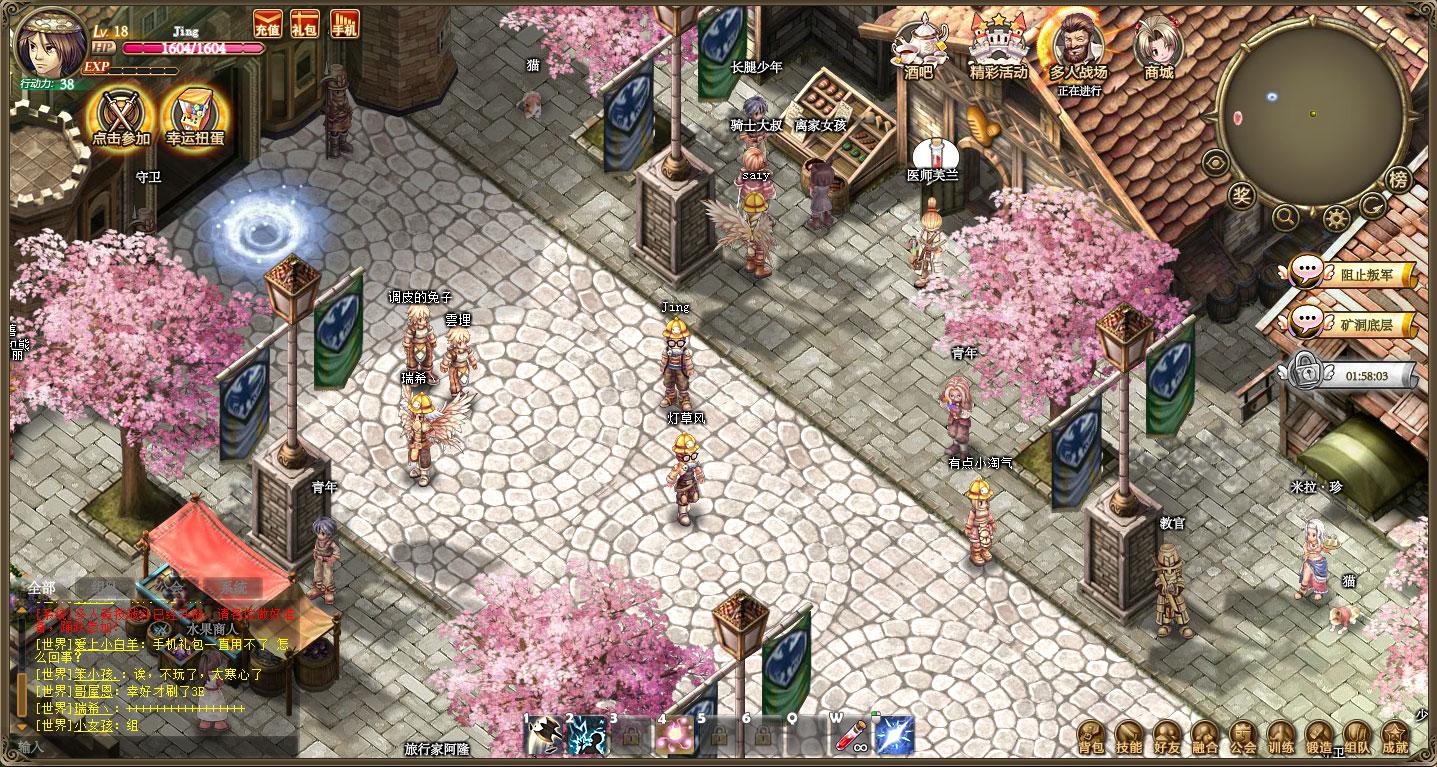Open the 公会 guild menu
This screenshot has width=1437, height=767.
point(1243,737)
